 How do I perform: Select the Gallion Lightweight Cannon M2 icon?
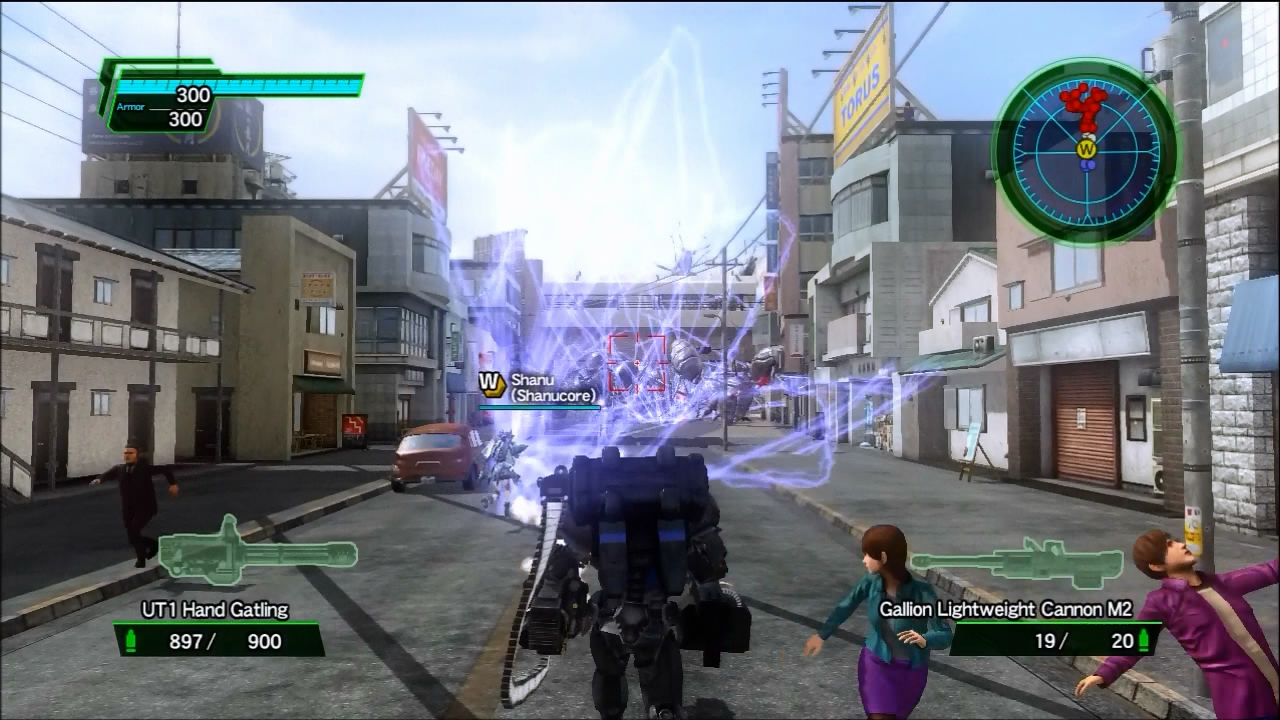pos(1018,561)
